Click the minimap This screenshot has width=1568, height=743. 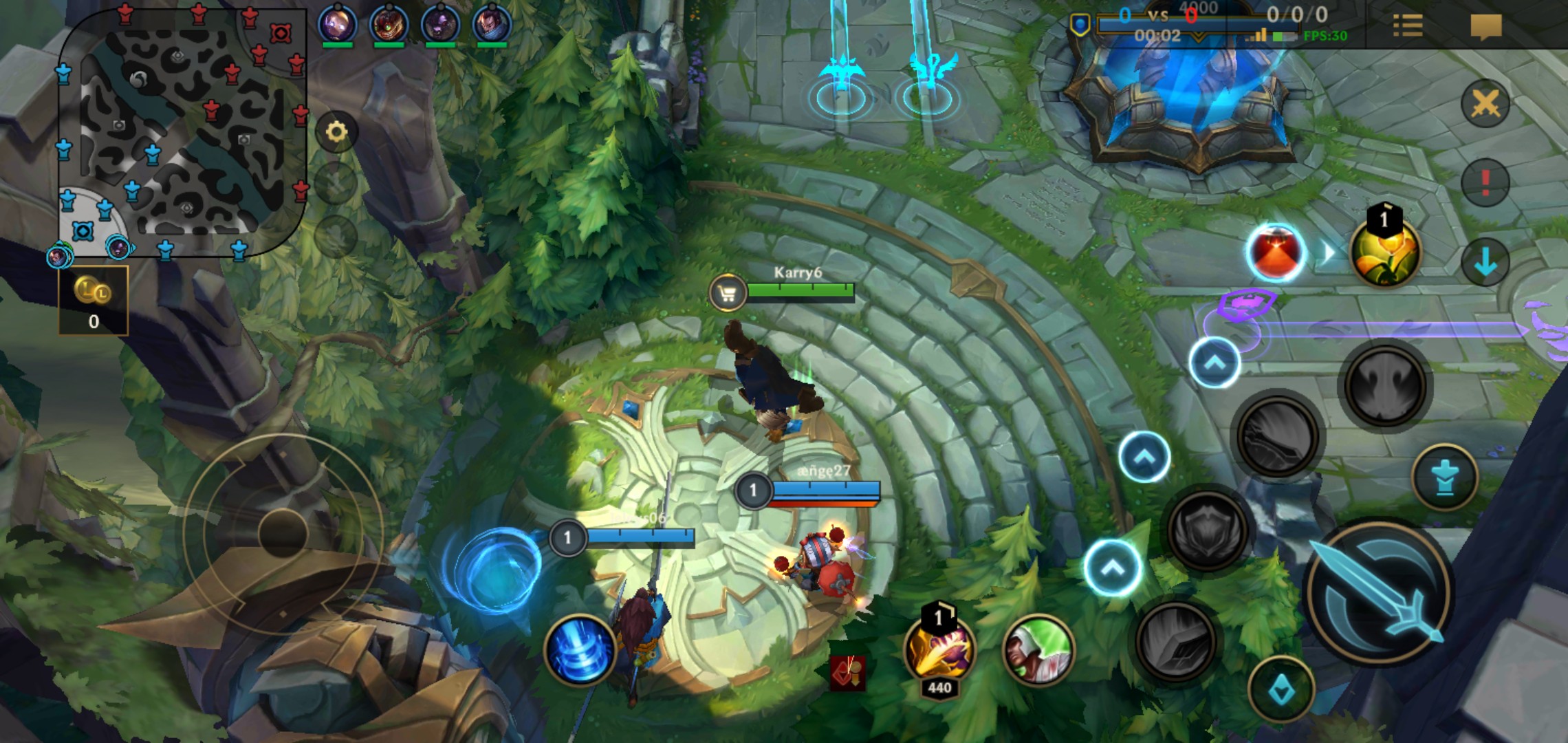point(182,131)
